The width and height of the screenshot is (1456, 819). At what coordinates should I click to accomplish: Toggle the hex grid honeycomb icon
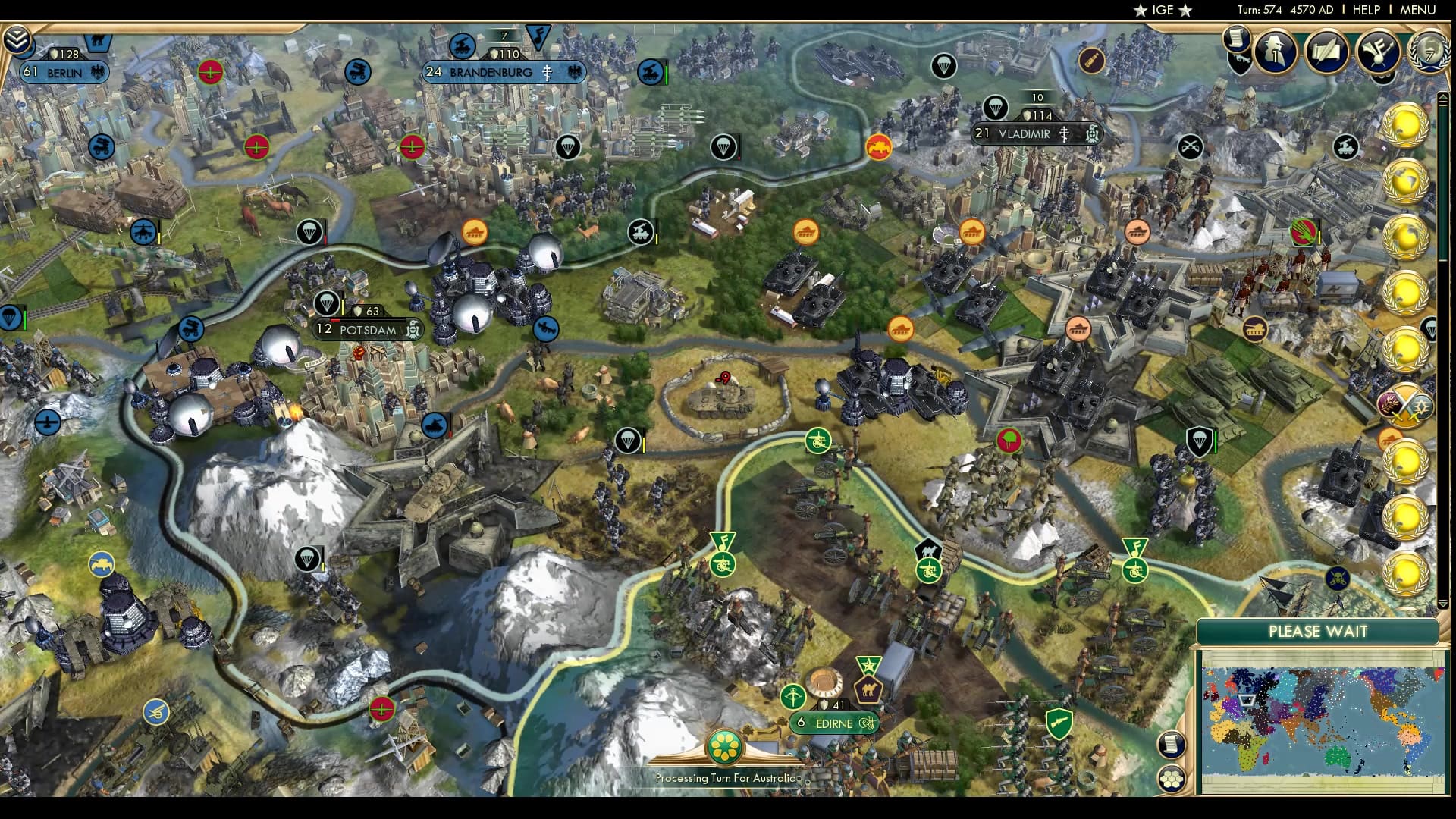(1171, 779)
